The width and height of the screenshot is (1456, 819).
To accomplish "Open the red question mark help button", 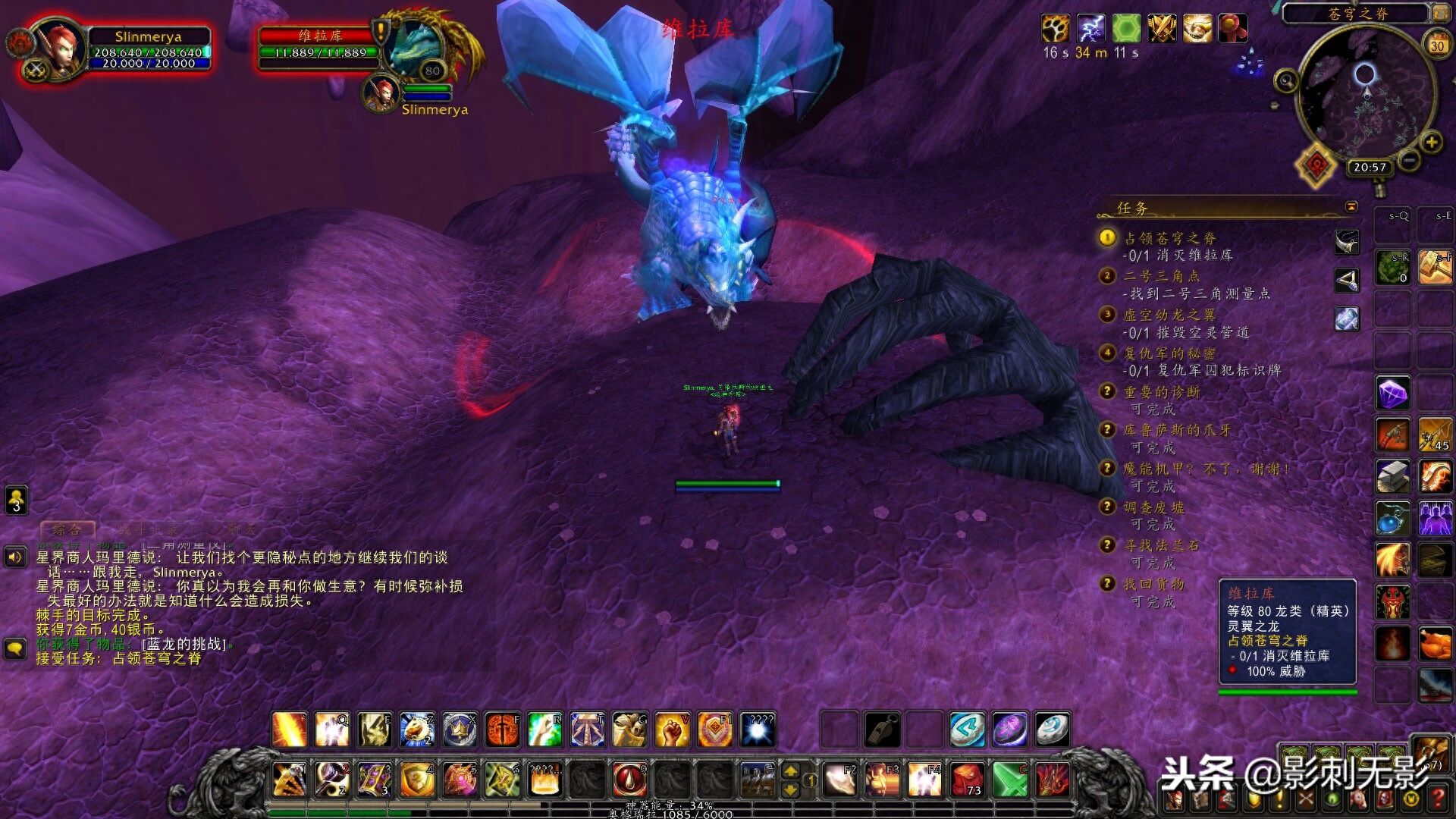I will coord(1439,799).
